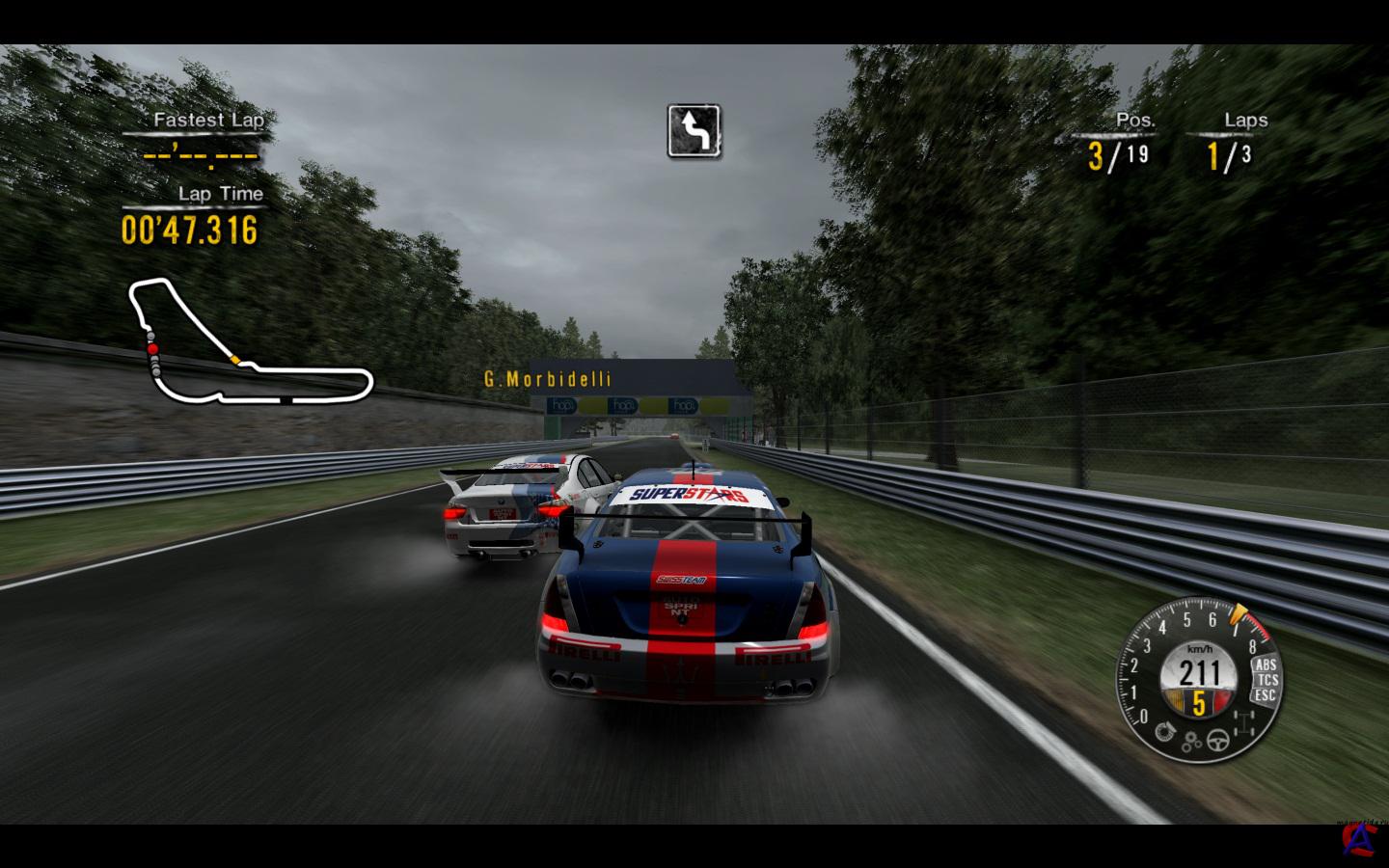
Task: Click the steering wheel damage icon
Action: pyautogui.click(x=1220, y=740)
